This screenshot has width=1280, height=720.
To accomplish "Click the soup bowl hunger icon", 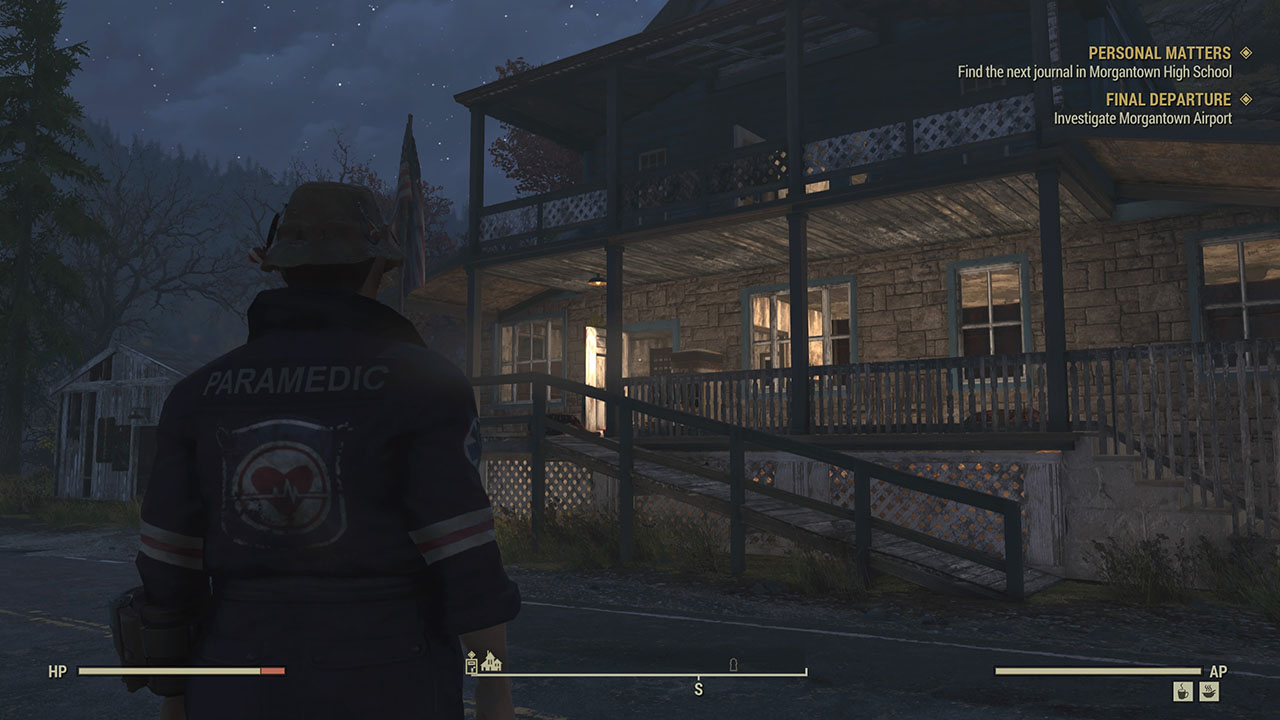I will click(1209, 692).
